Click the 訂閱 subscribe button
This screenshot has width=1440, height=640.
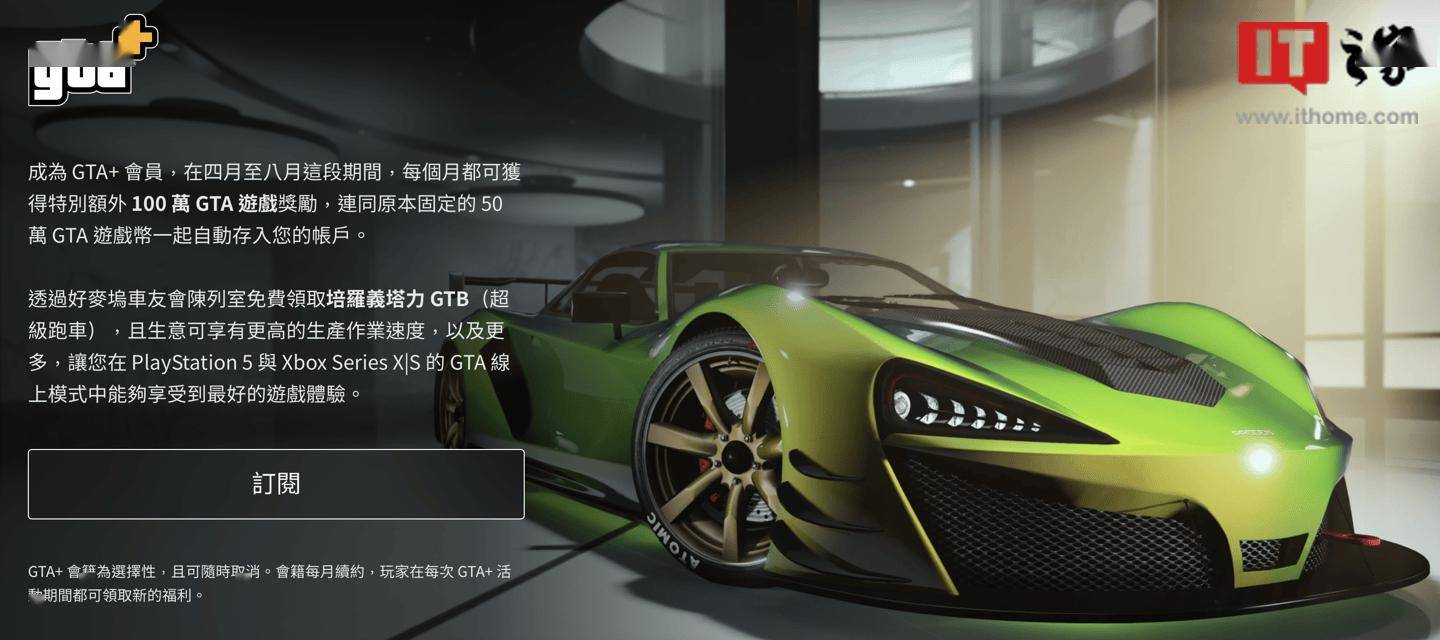tap(276, 484)
